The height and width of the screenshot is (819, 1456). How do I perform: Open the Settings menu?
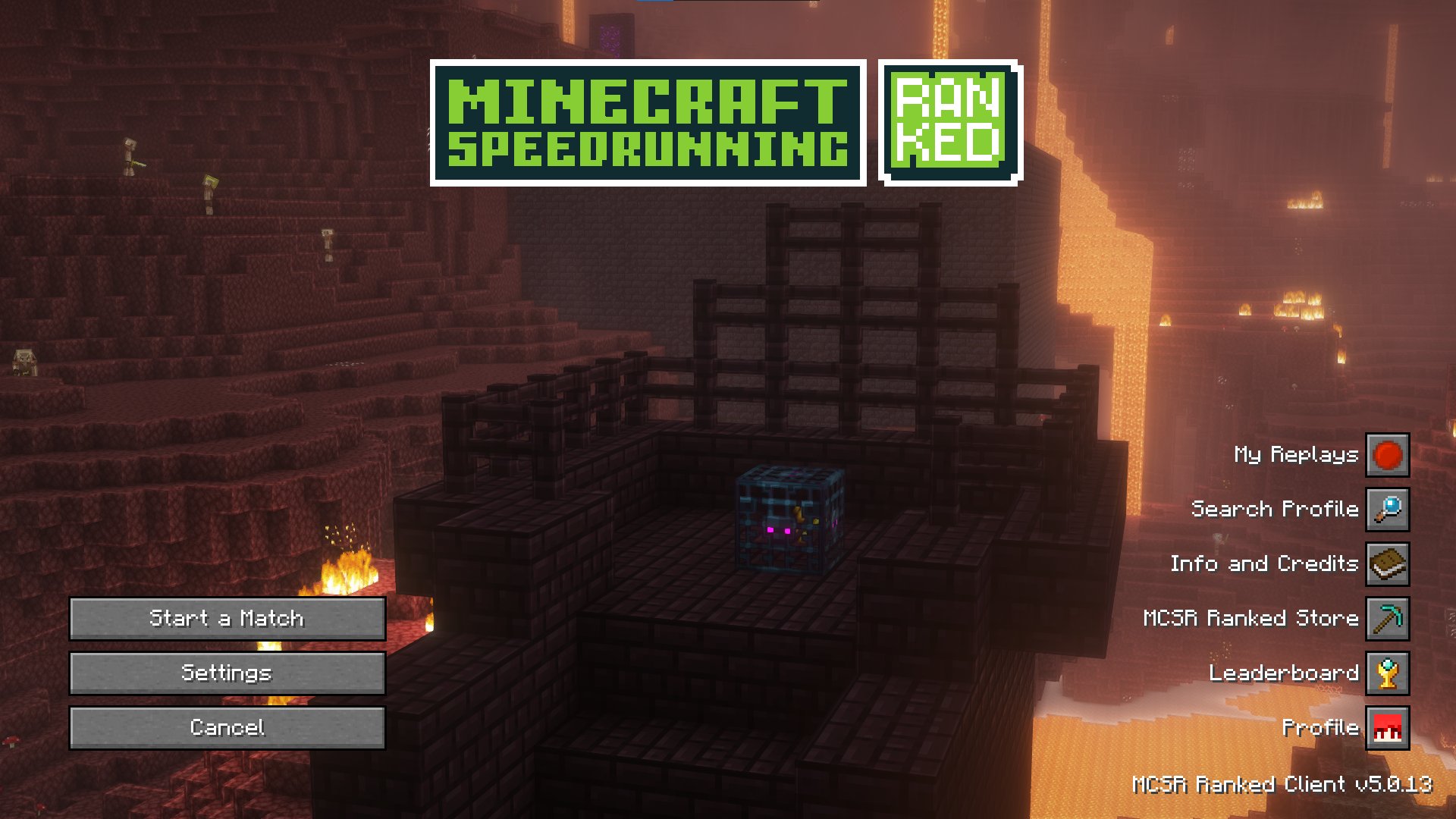(x=227, y=673)
